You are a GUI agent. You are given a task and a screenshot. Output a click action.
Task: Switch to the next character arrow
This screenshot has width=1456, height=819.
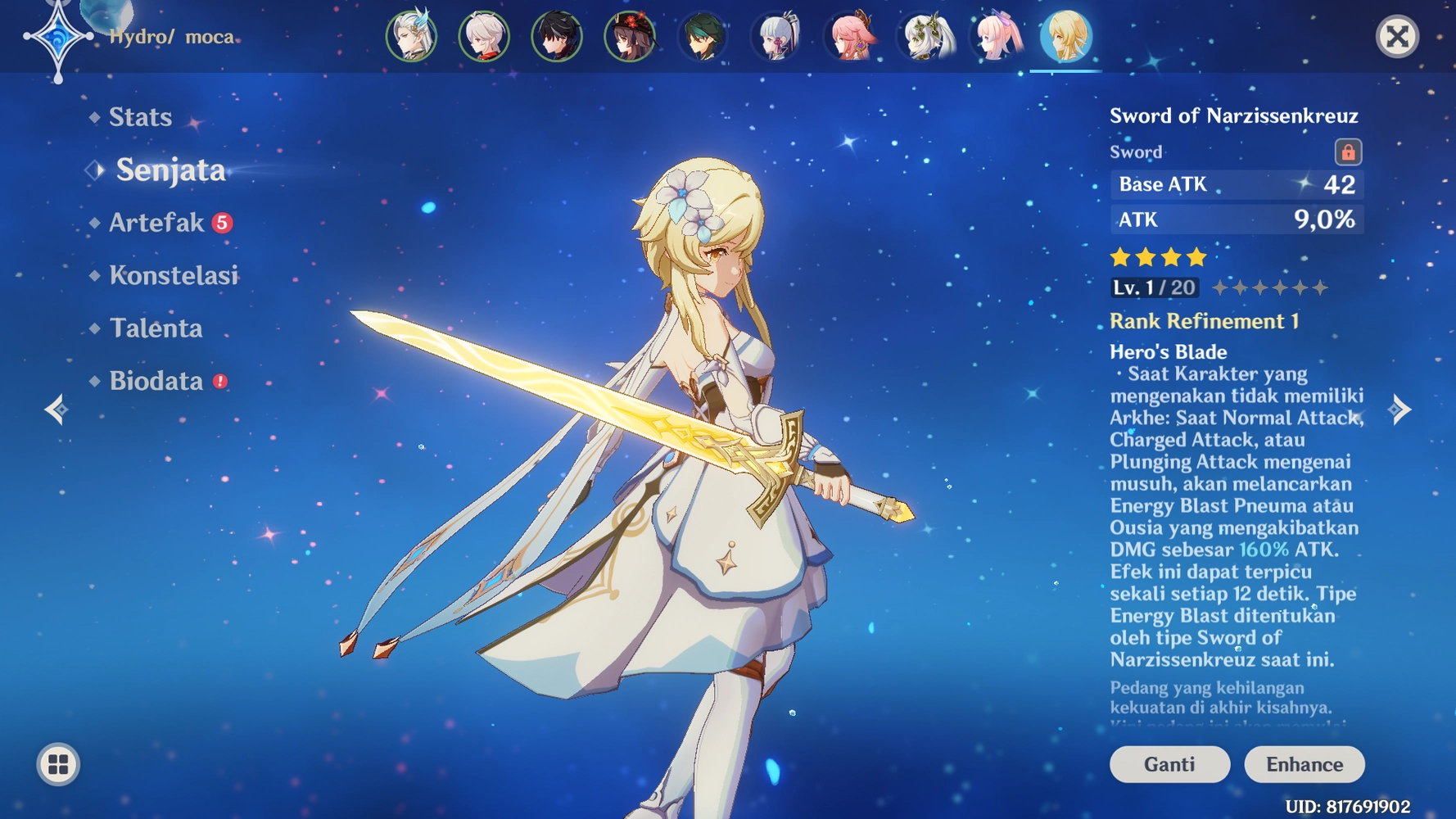(1401, 409)
